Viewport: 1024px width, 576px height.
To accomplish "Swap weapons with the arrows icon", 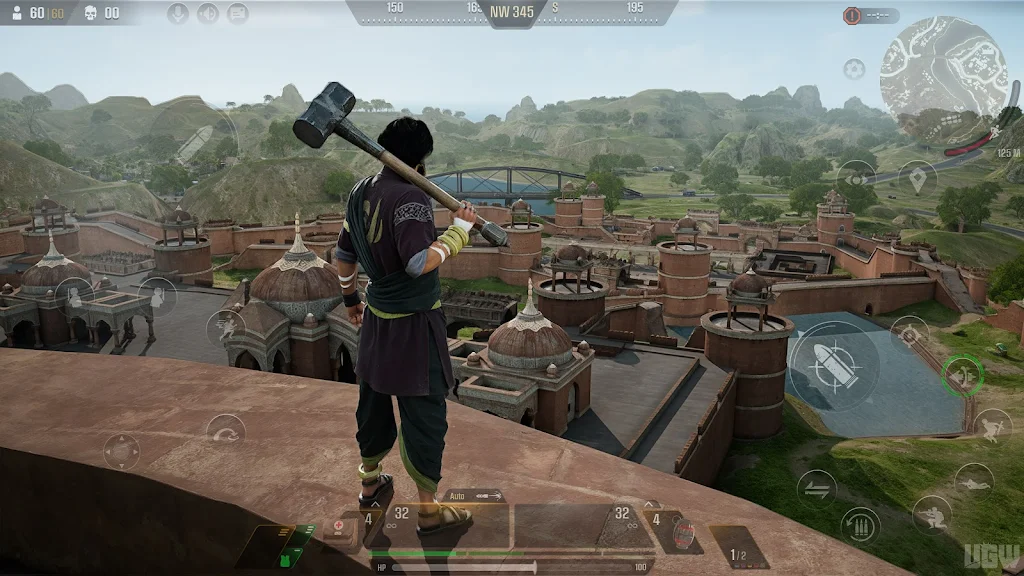I will (816, 488).
